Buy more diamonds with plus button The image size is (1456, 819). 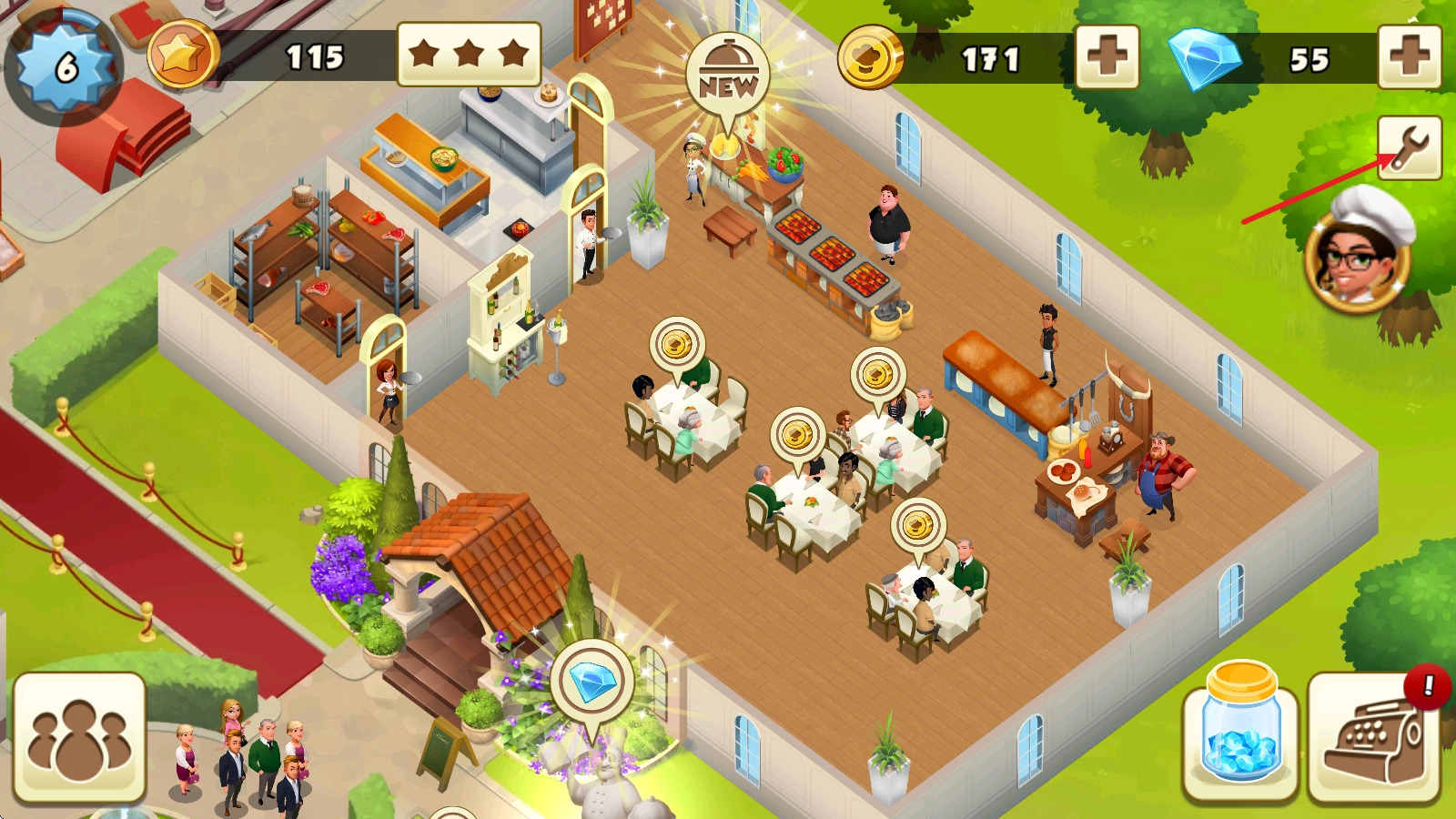[1409, 57]
